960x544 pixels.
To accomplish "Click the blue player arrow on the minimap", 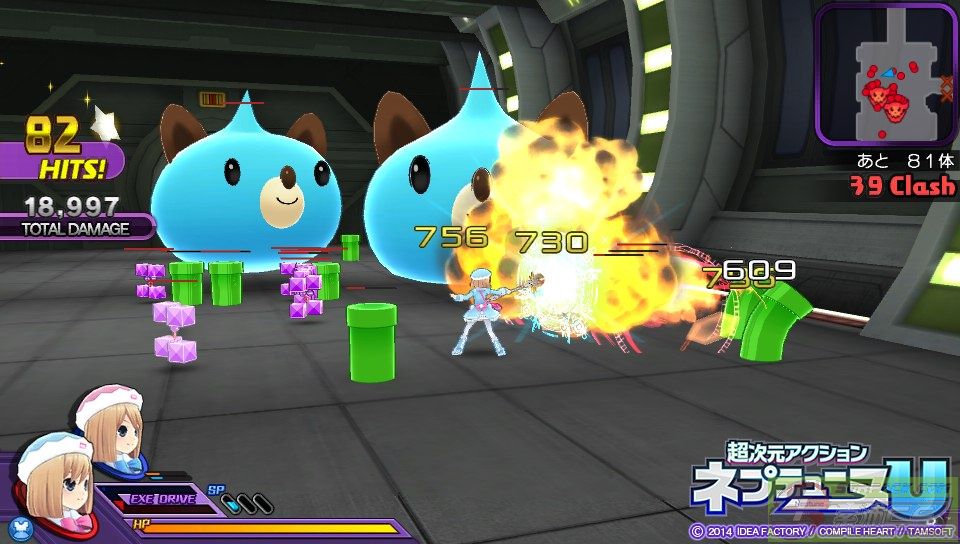I will pyautogui.click(x=887, y=71).
